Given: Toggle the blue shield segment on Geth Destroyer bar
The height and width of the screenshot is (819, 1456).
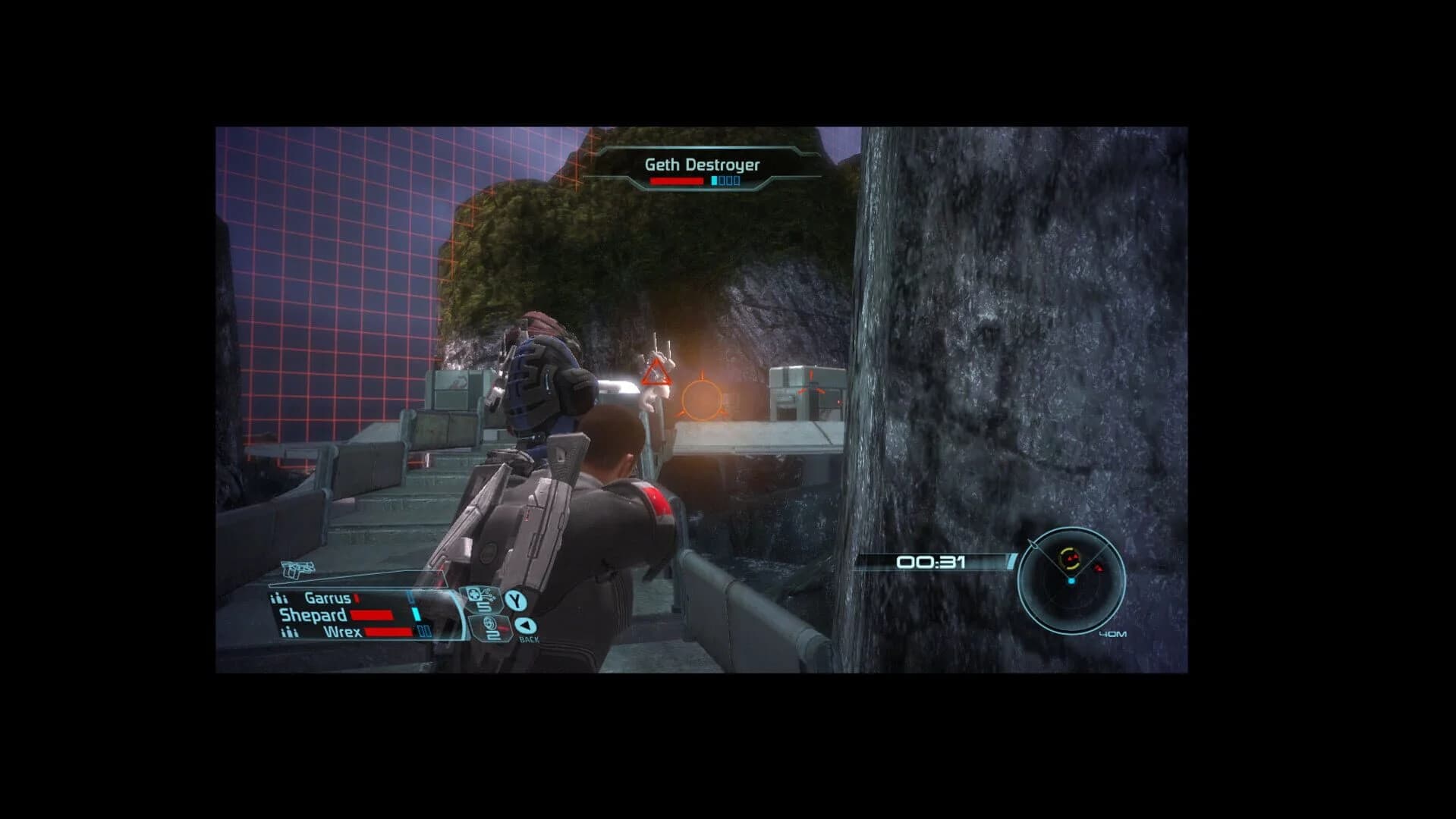Looking at the screenshot, I should click(713, 180).
